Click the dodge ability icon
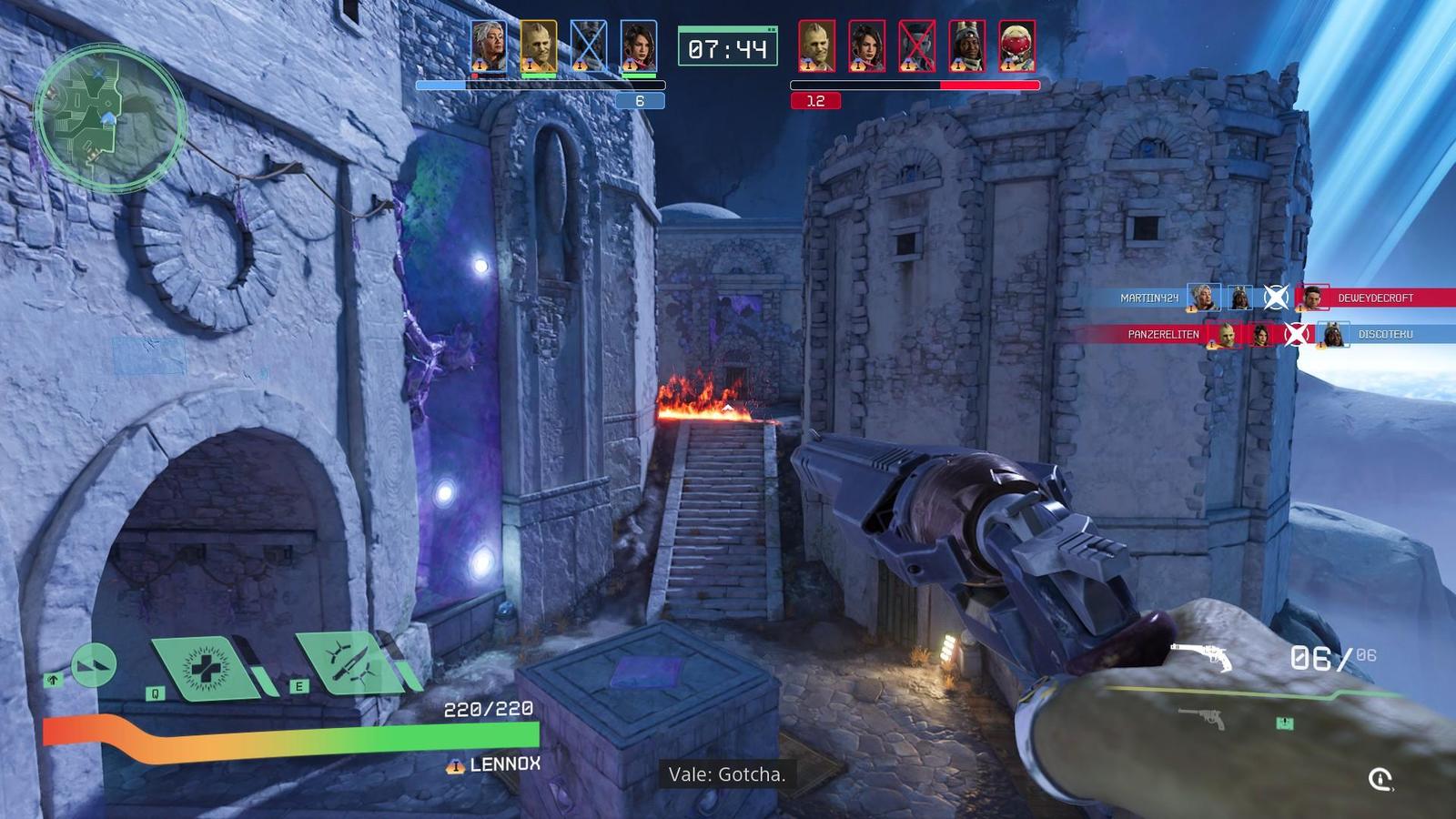 tap(94, 665)
